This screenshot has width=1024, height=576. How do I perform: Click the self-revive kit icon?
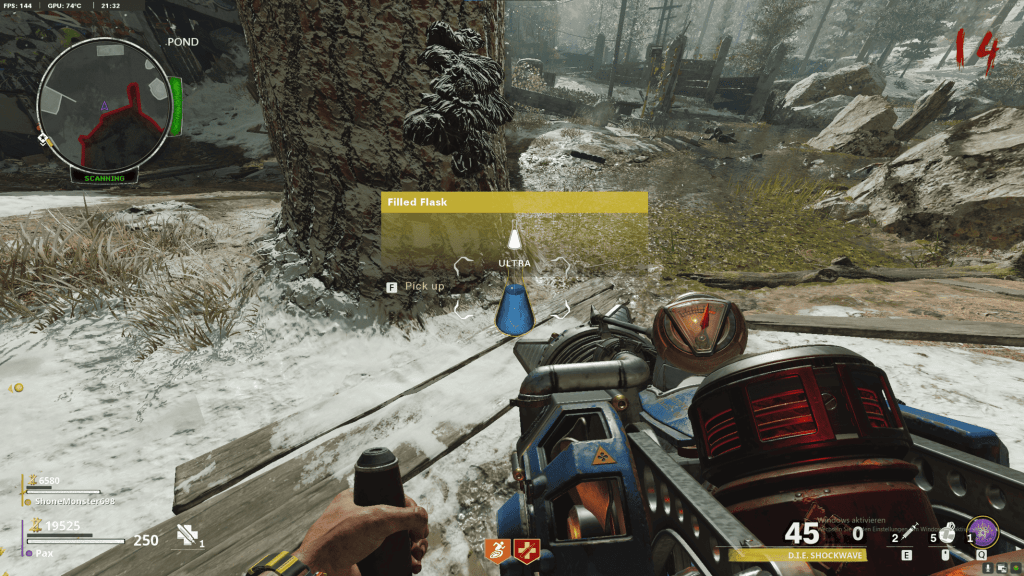[x=187, y=536]
